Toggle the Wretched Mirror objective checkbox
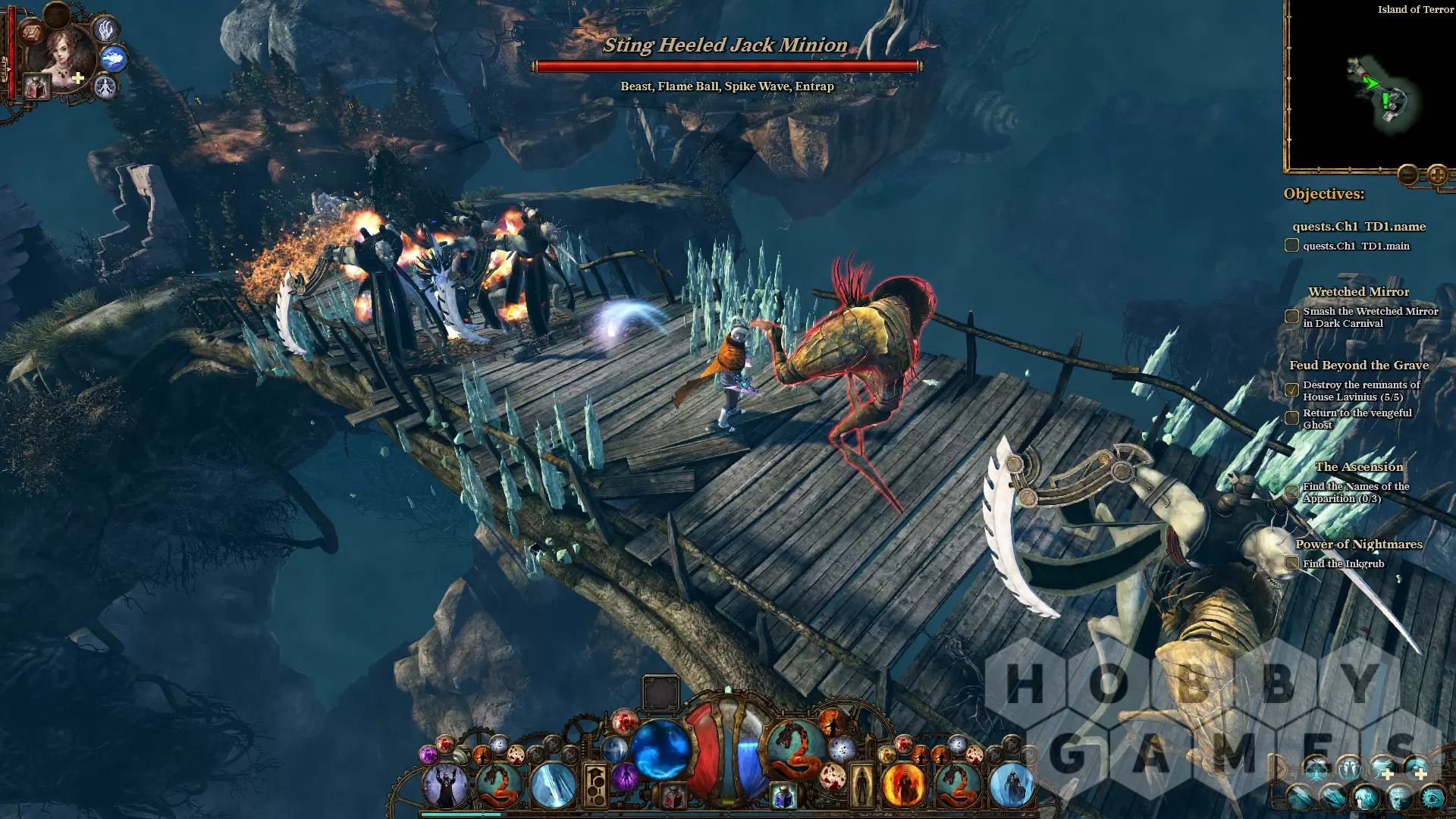The image size is (1456, 819). pos(1291,316)
